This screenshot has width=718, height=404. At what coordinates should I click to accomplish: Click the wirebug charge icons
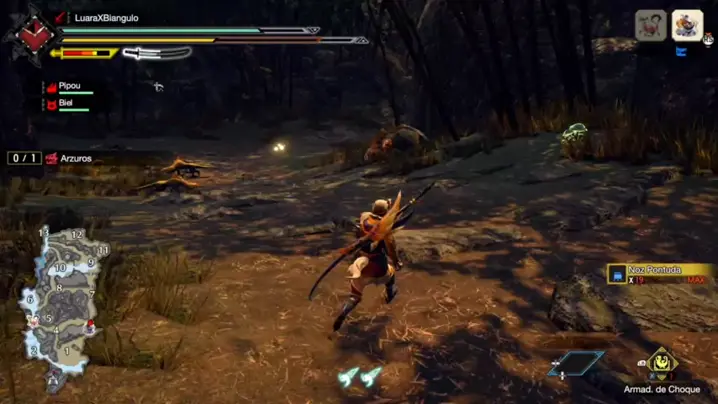point(360,377)
